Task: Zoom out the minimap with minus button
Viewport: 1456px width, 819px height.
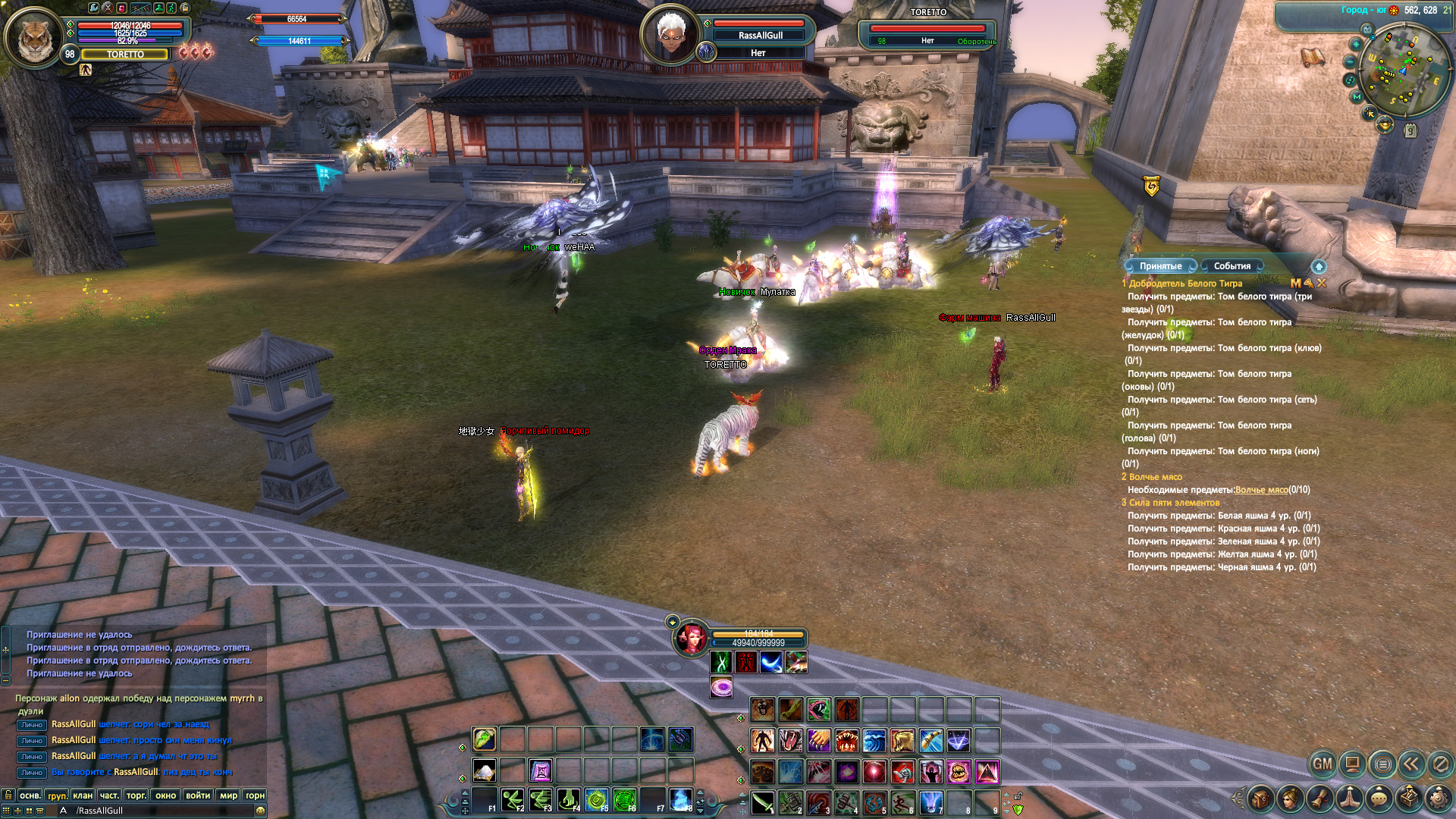Action: coord(1351,62)
